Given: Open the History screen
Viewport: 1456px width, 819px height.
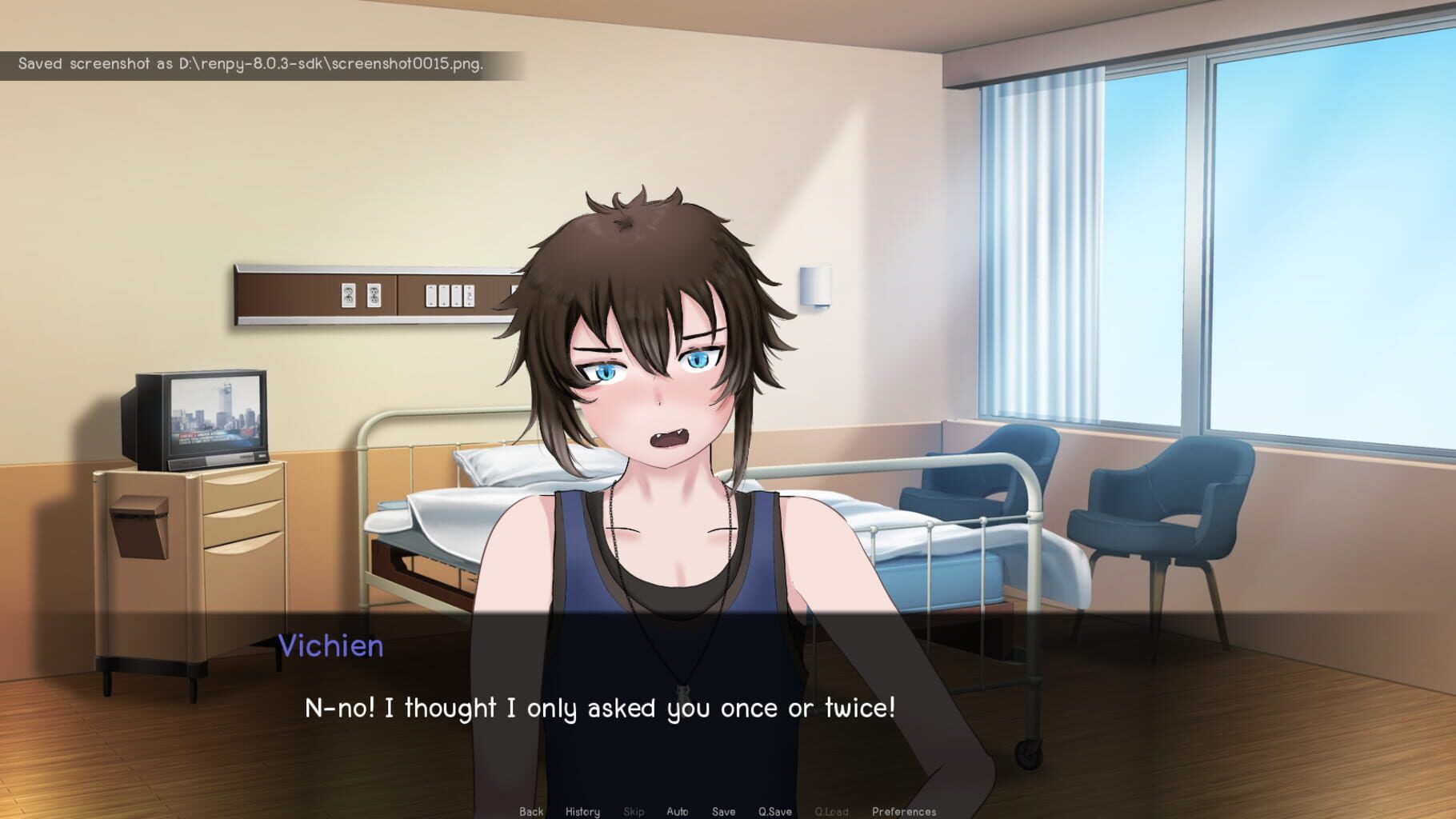Looking at the screenshot, I should coord(582,810).
